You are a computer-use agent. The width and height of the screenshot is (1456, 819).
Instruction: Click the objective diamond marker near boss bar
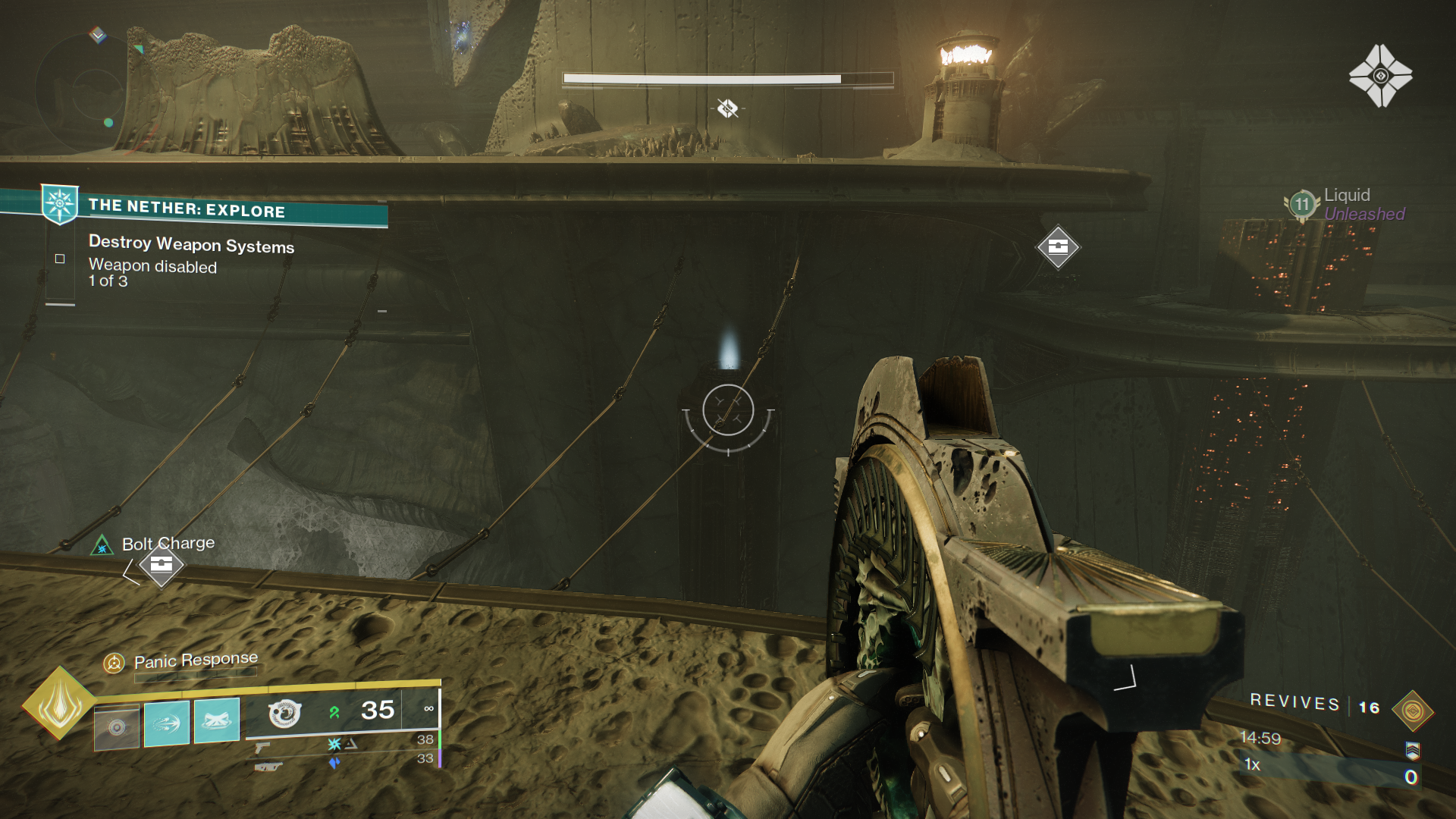click(729, 107)
